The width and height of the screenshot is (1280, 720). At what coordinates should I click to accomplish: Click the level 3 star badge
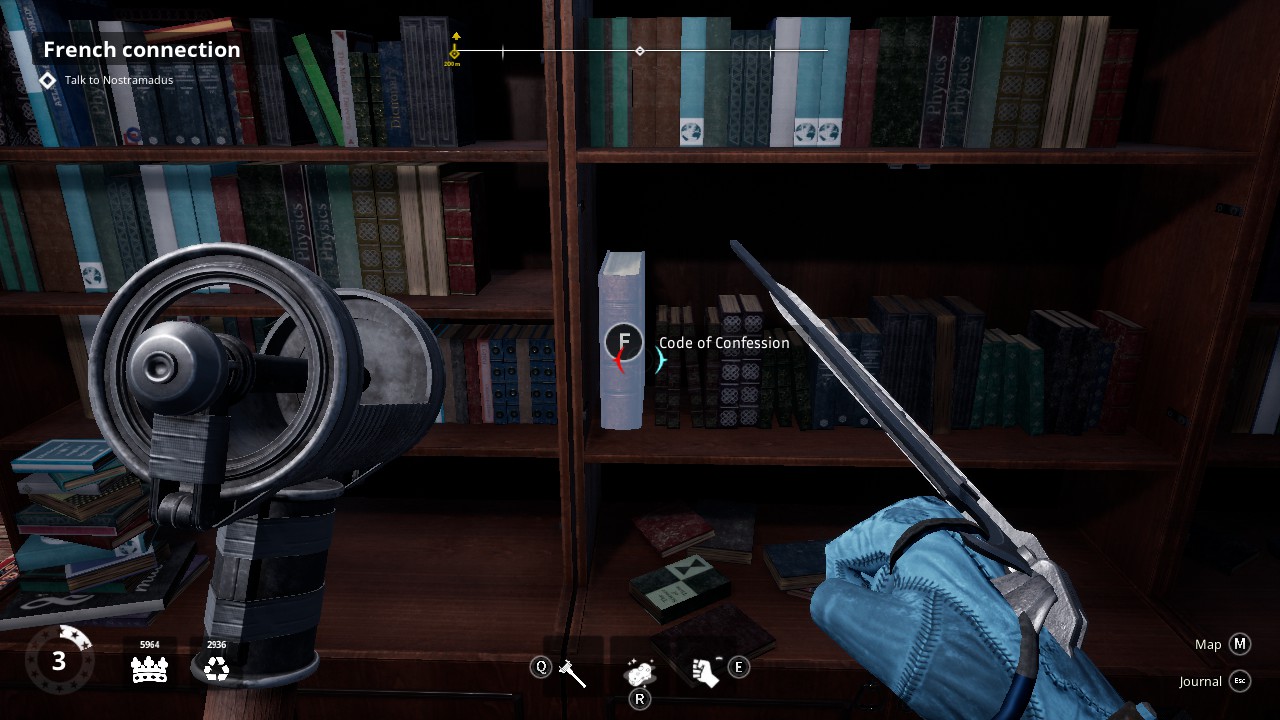(59, 660)
